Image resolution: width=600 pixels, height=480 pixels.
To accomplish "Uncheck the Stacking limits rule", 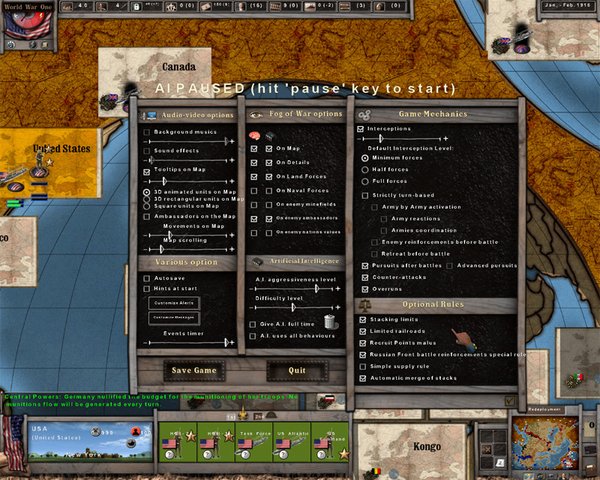I will click(363, 319).
